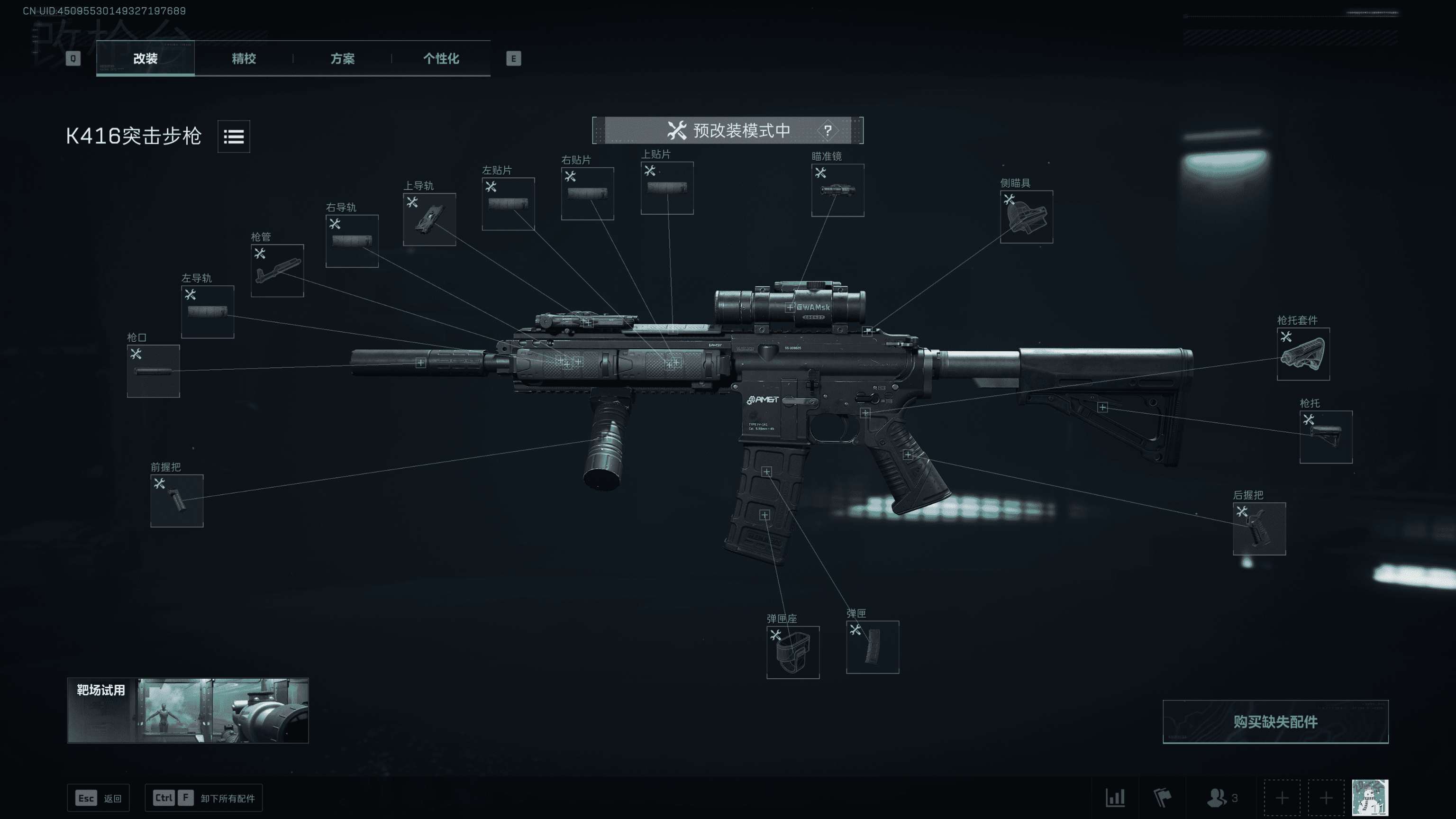
Task: Switch to the 精校 tab
Action: point(244,58)
